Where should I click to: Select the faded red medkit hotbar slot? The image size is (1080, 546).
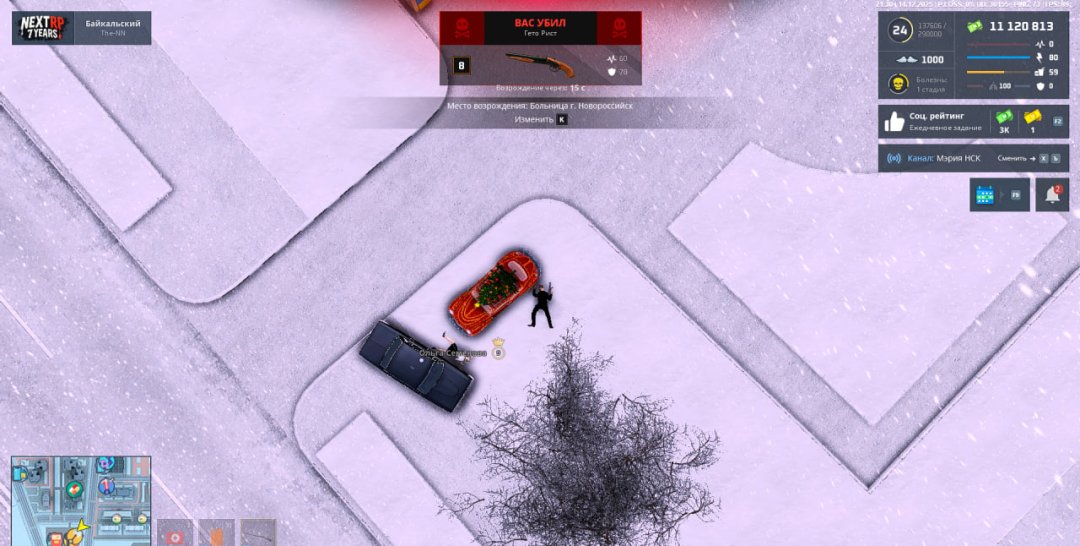pyautogui.click(x=175, y=533)
